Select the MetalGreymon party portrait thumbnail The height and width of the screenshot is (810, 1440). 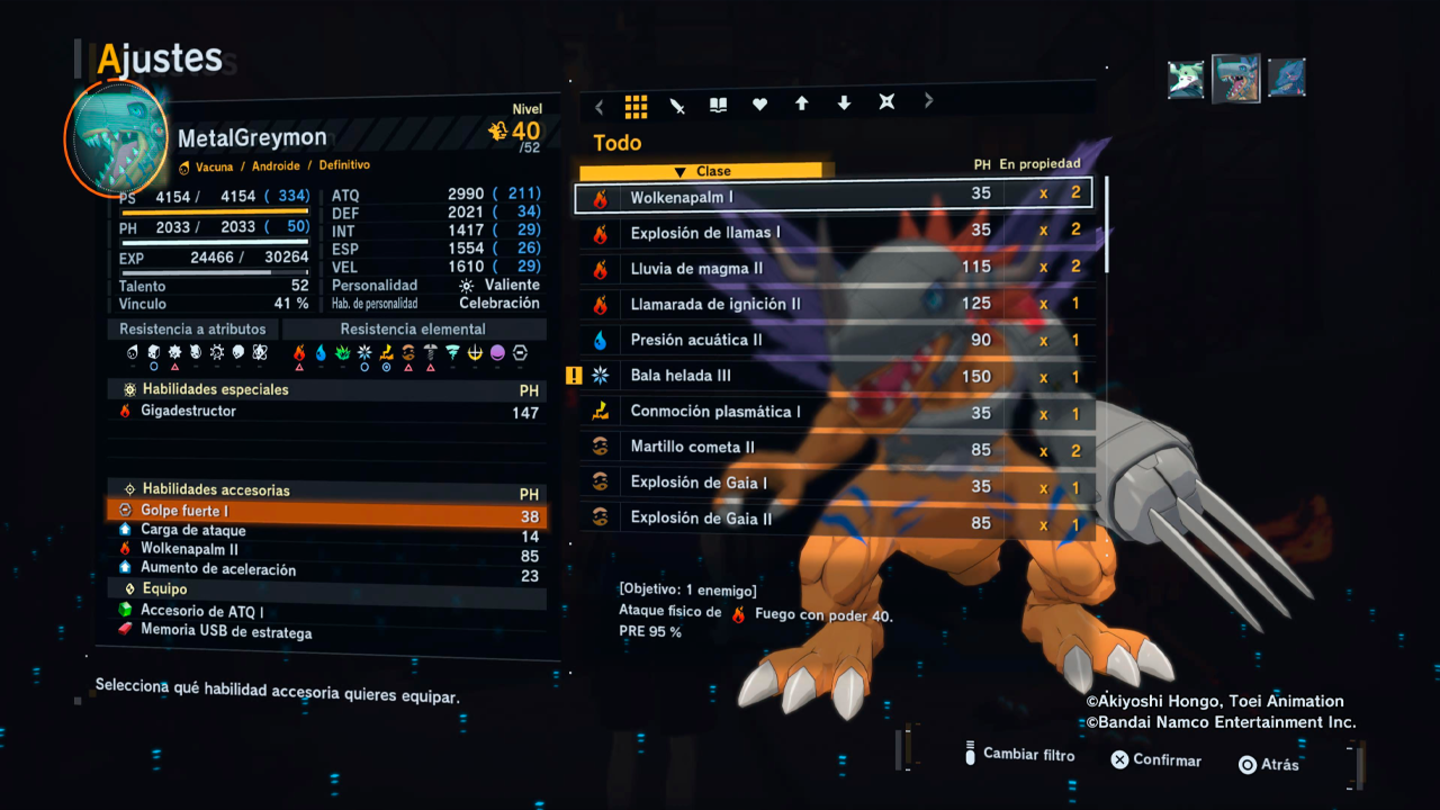(x=1236, y=78)
